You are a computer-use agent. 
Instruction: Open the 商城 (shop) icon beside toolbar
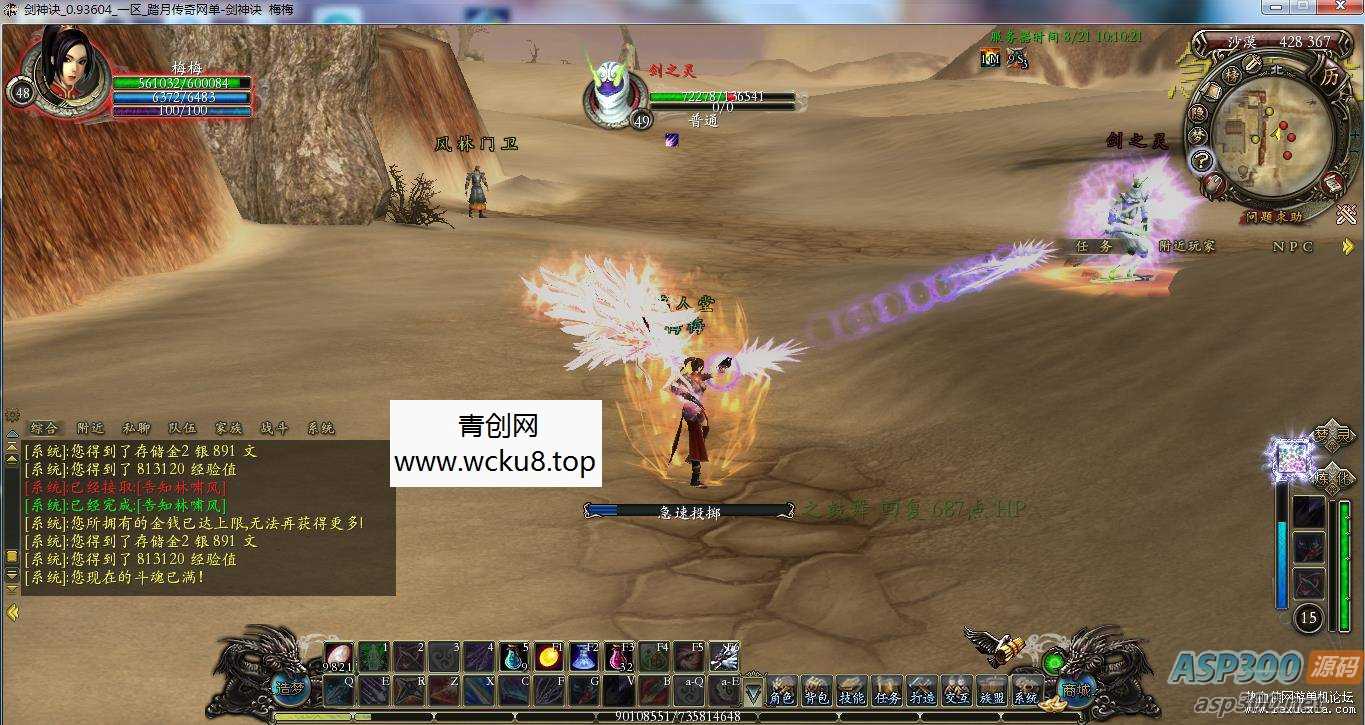point(1076,692)
